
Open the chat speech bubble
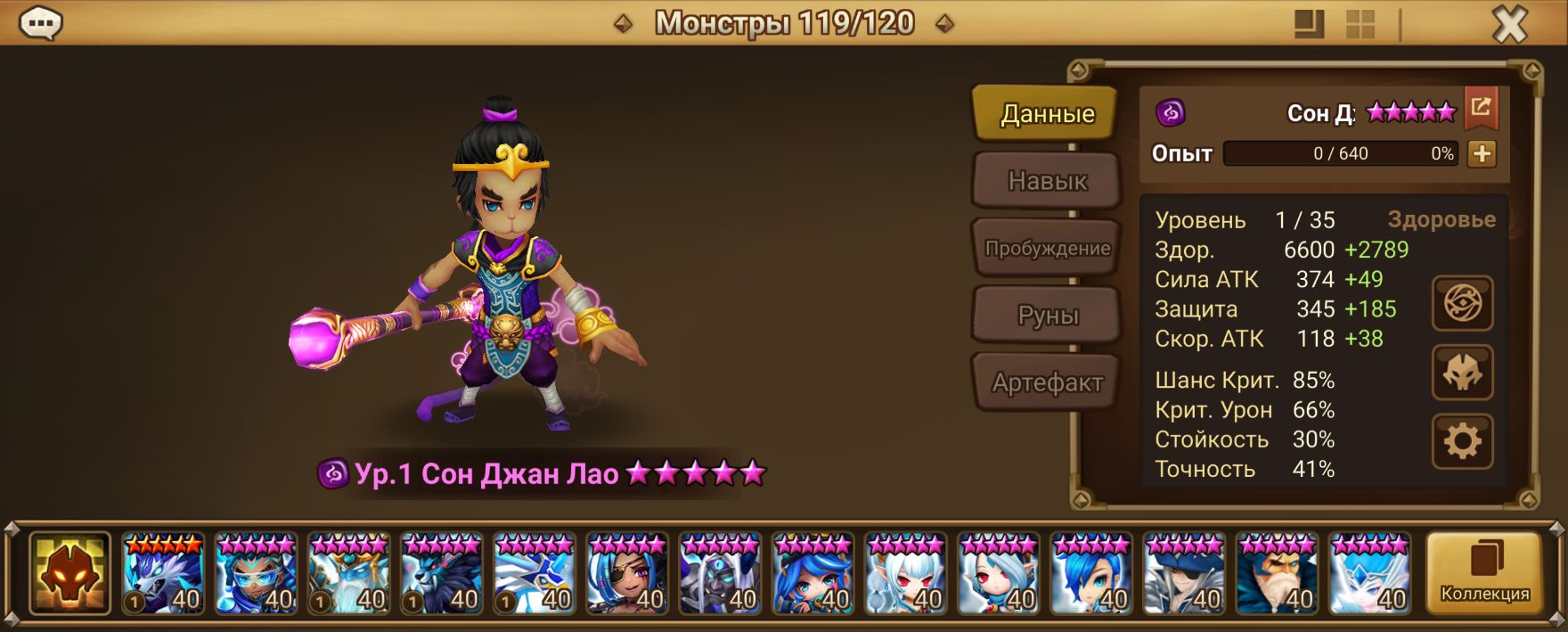tap(40, 24)
